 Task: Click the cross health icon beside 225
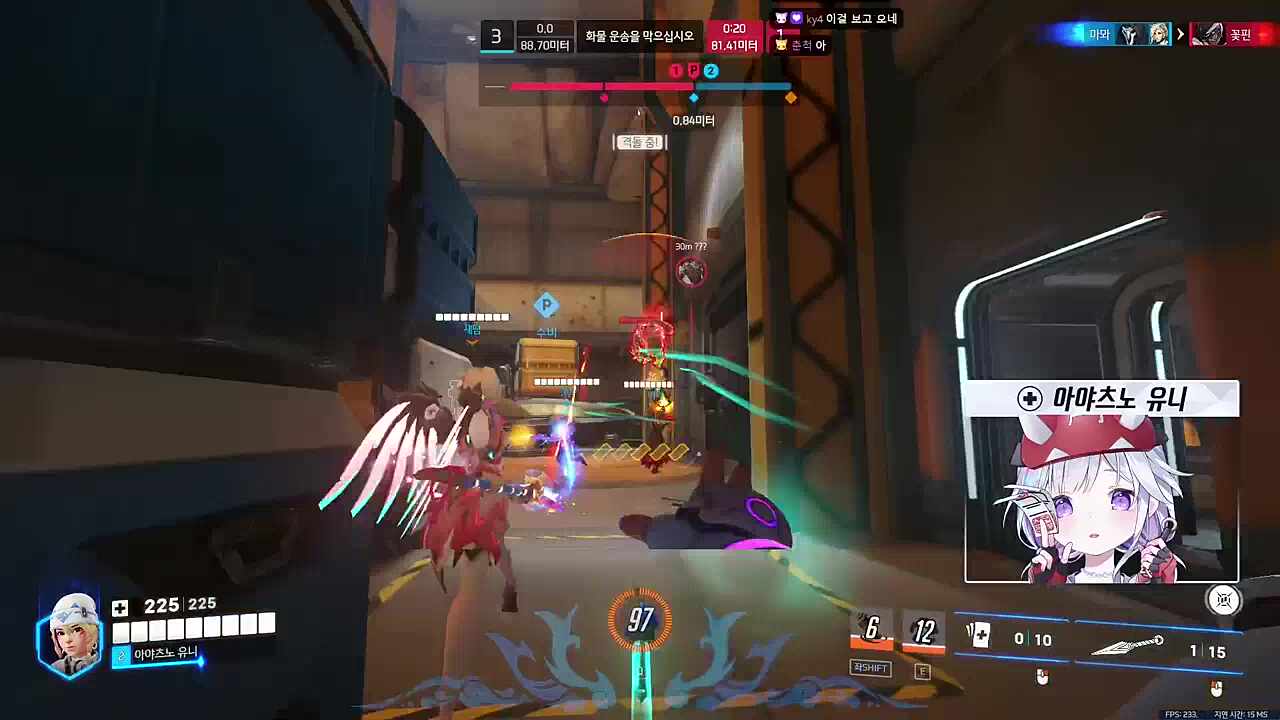click(x=119, y=604)
